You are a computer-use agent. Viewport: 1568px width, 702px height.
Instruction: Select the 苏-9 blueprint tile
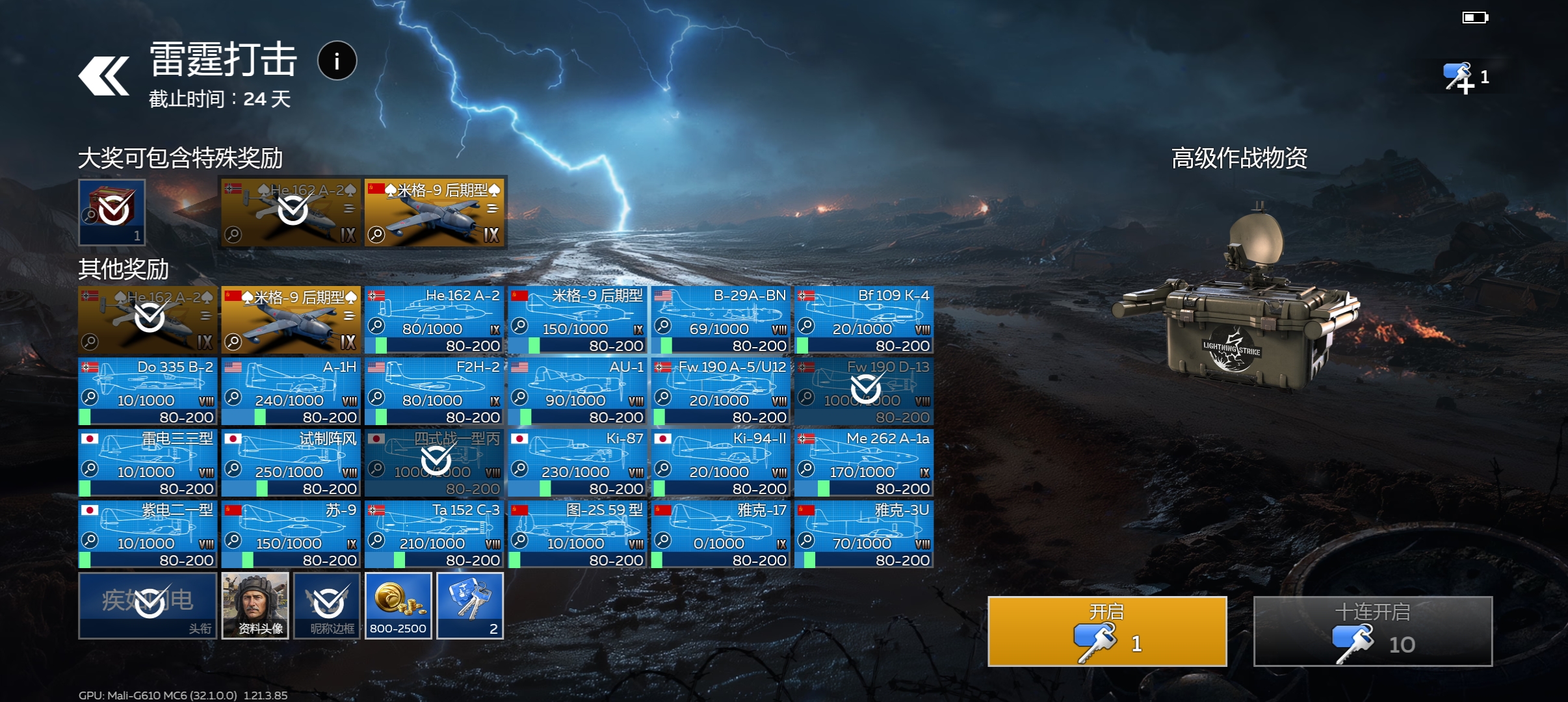pyautogui.click(x=291, y=534)
